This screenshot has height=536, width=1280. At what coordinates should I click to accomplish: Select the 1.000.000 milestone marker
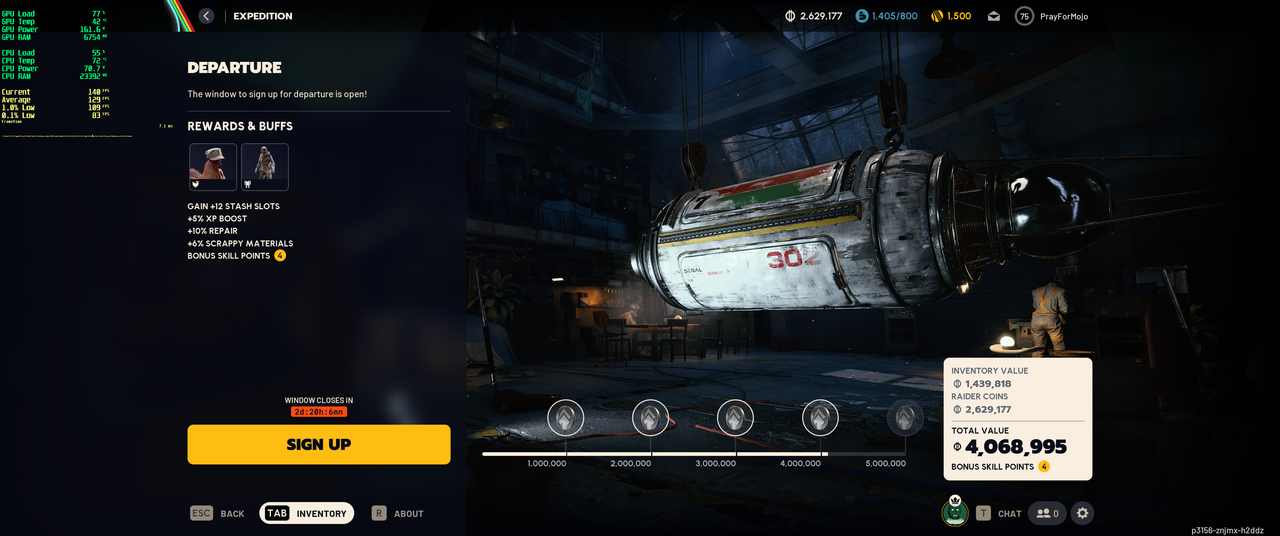pyautogui.click(x=566, y=418)
